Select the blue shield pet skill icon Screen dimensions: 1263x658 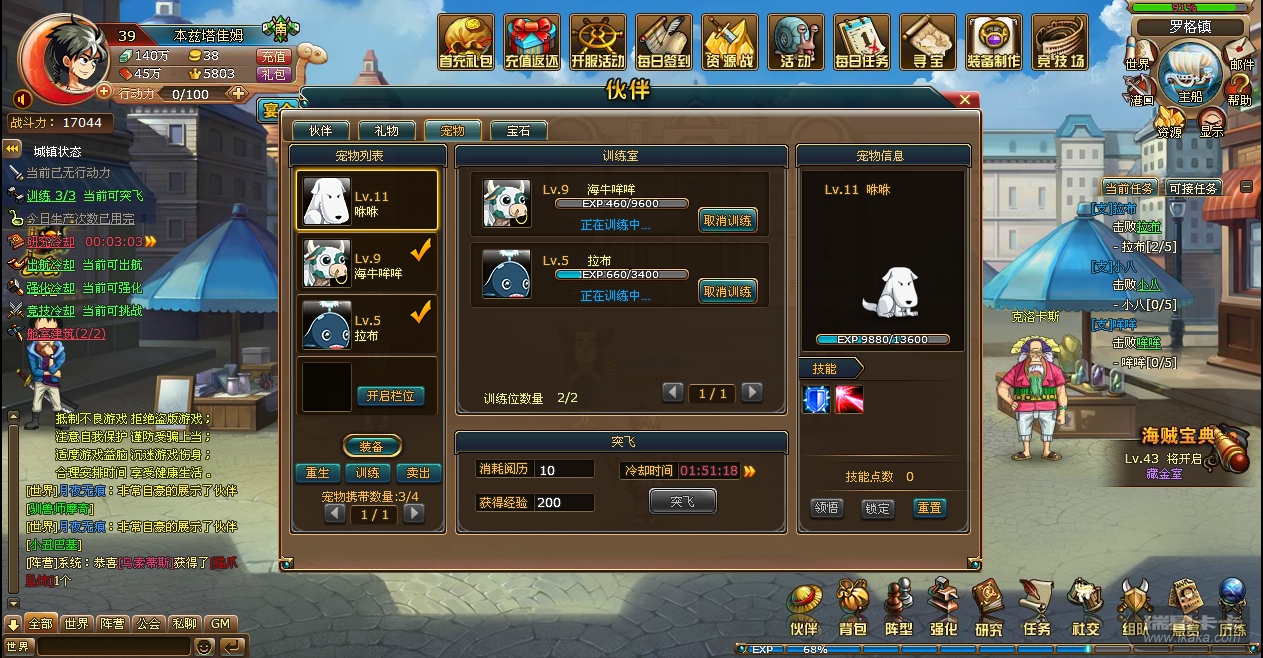click(x=817, y=400)
